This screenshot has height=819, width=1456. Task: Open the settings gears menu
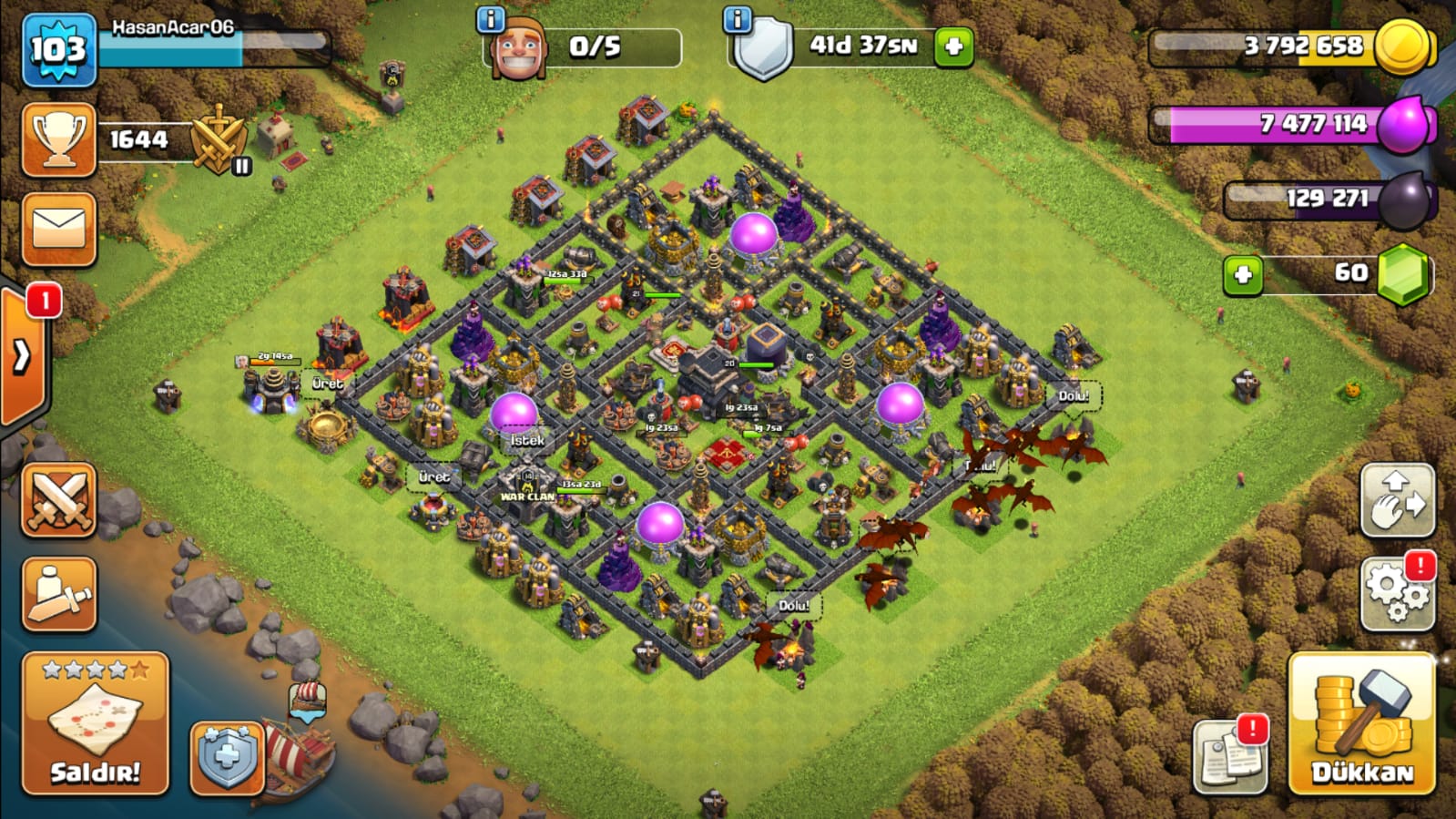(1397, 593)
